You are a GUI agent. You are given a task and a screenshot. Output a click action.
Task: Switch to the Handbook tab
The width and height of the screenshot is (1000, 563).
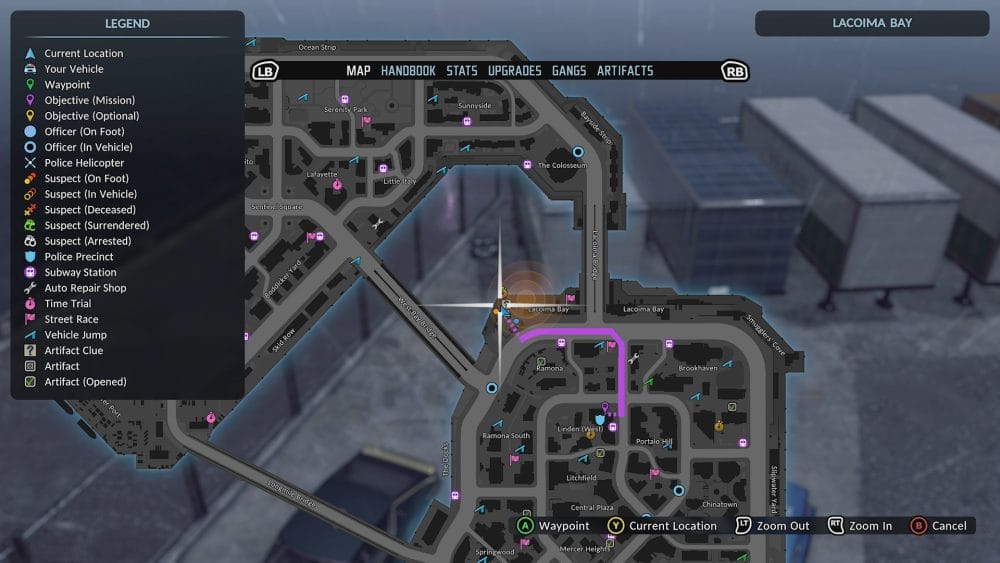point(408,71)
